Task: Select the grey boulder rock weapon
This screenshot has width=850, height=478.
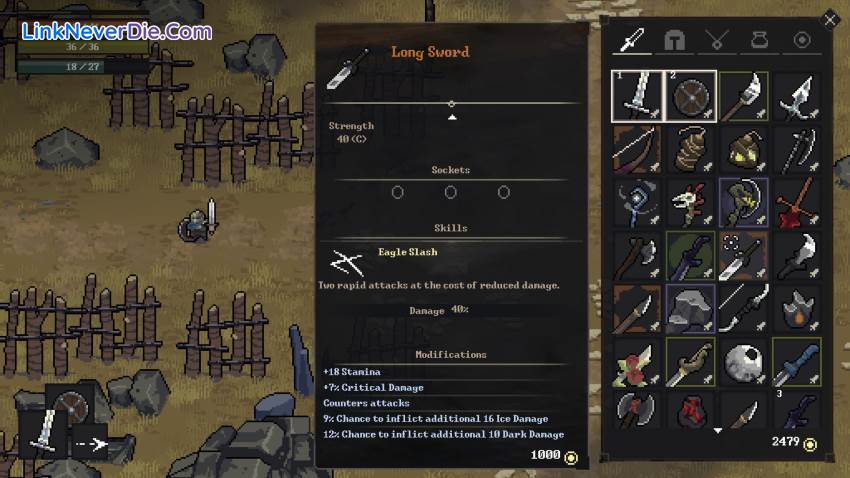Action: pyautogui.click(x=690, y=308)
